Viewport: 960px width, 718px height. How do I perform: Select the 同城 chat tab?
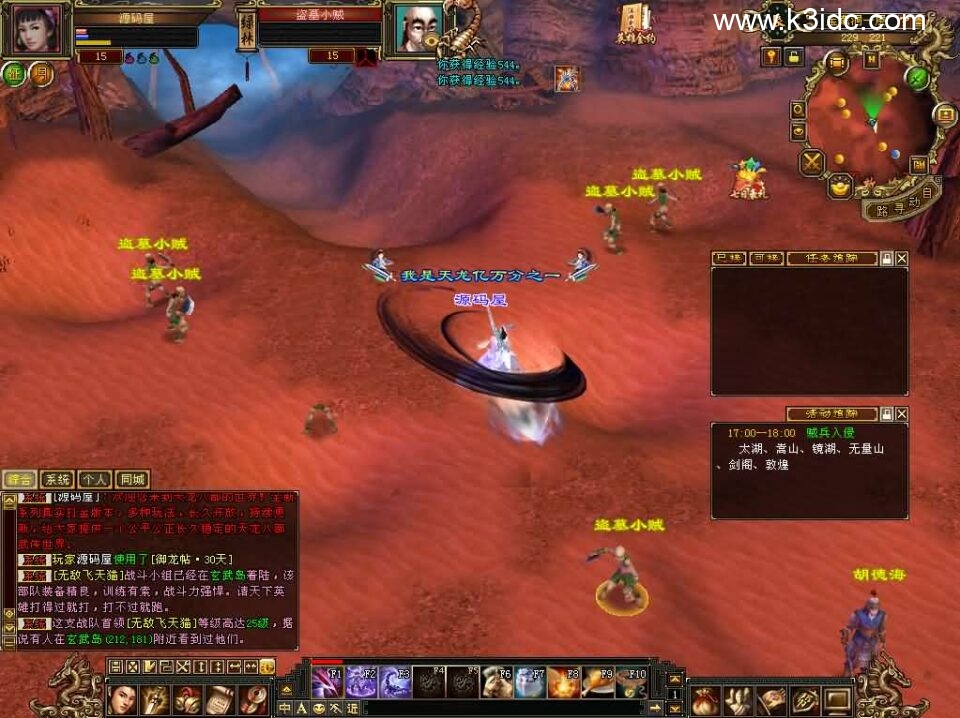[132, 479]
